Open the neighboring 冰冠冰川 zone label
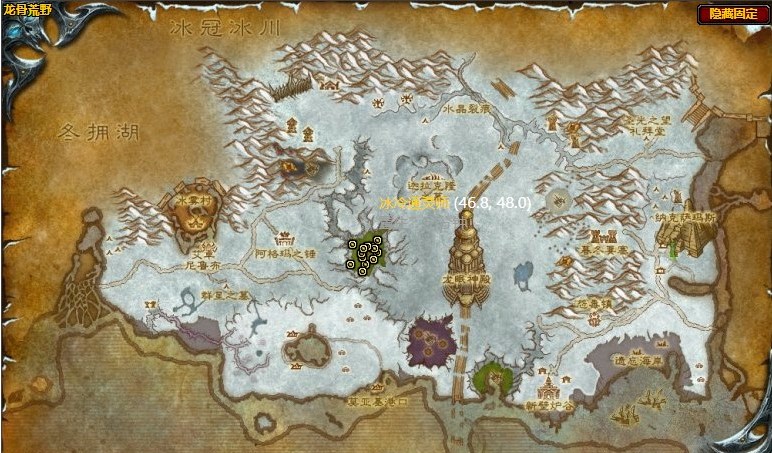The width and height of the screenshot is (772, 453). coord(226,29)
